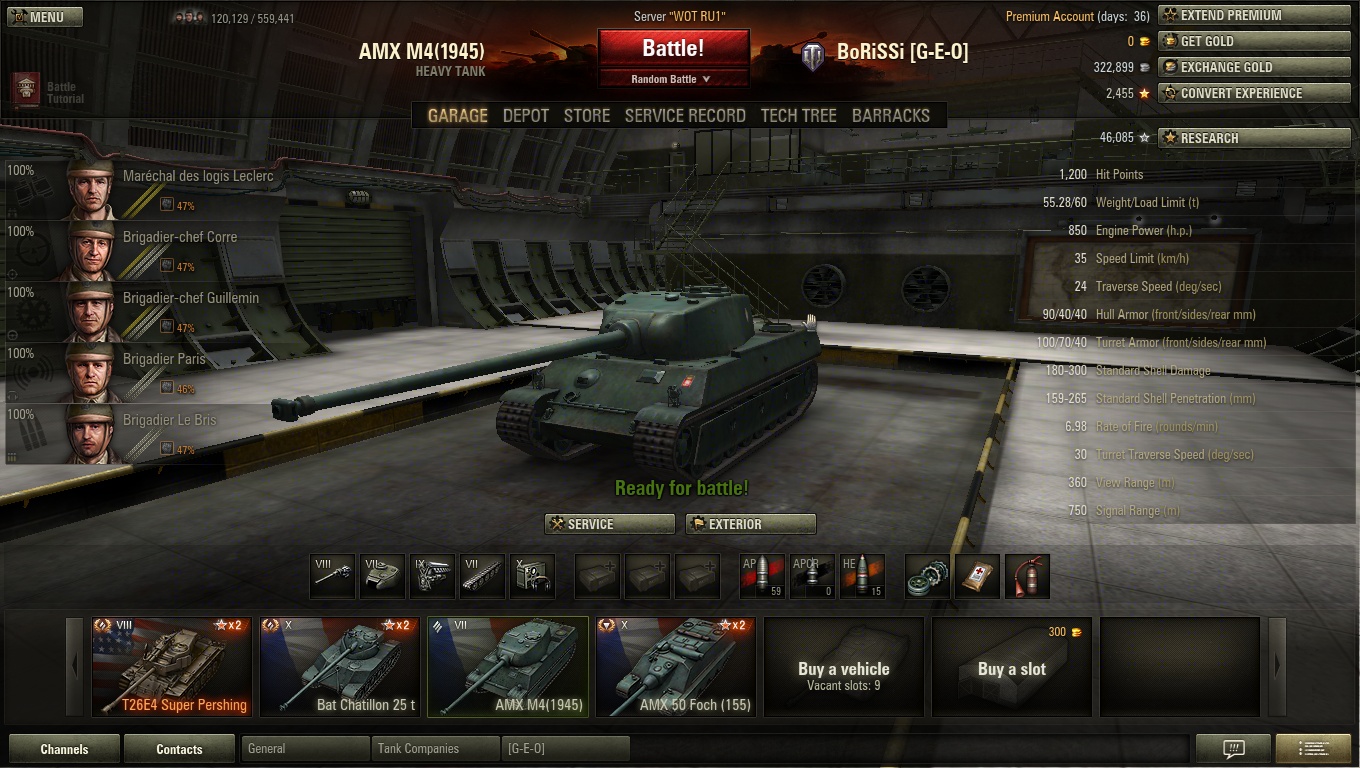Viewport: 1360px width, 768px height.
Task: Select the tracks suspension module icon
Action: [483, 576]
